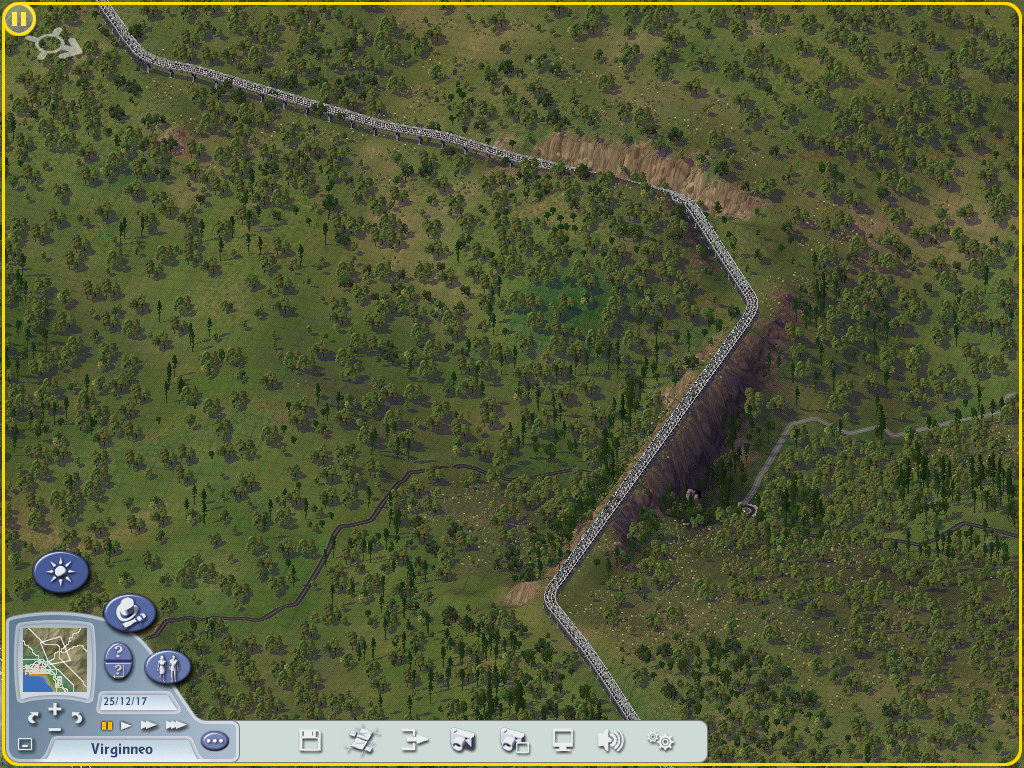Screen dimensions: 1024x768
Task: Save the city with the floppy disk icon
Action: tap(311, 741)
